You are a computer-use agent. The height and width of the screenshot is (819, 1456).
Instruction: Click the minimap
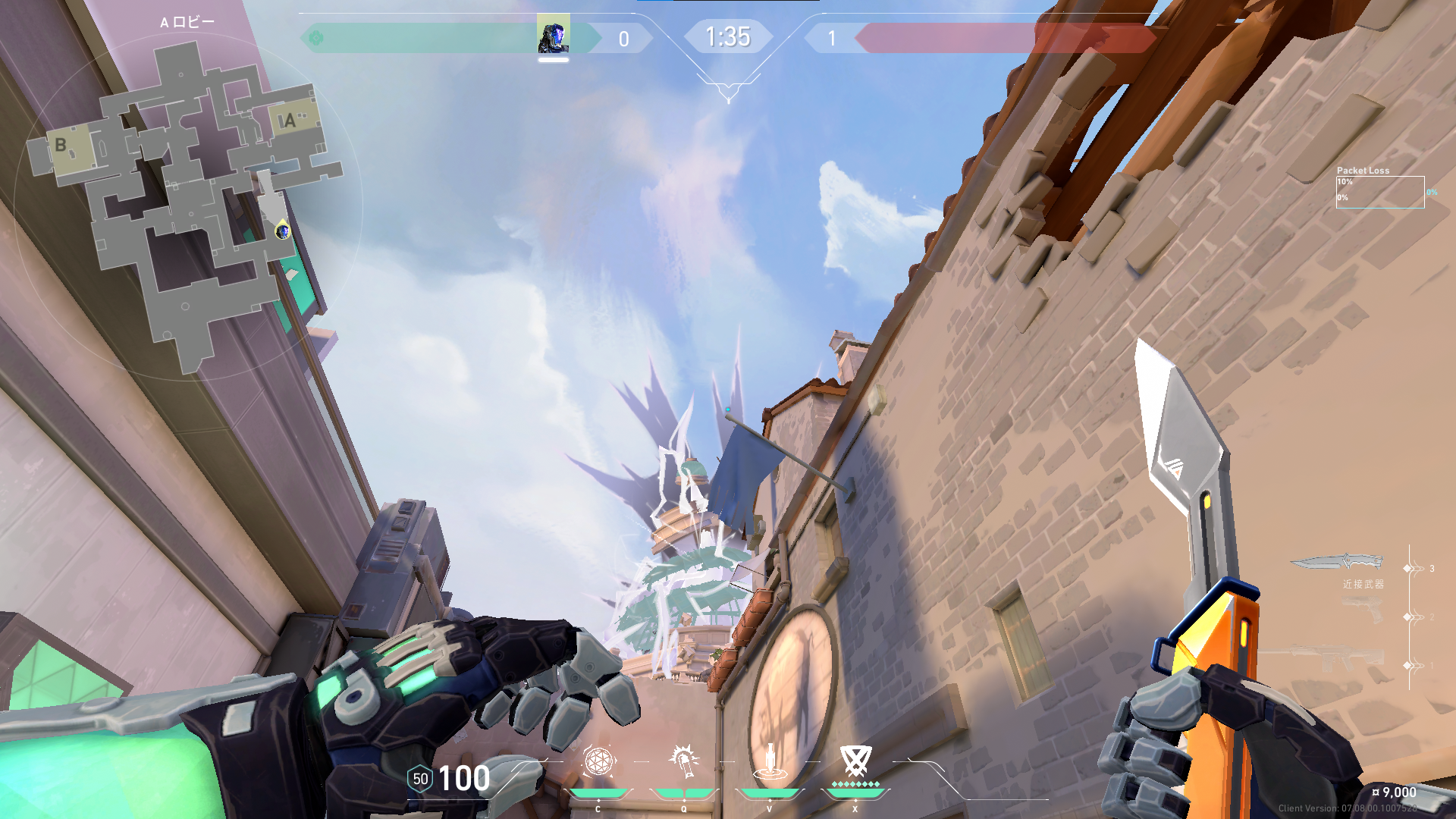186,205
